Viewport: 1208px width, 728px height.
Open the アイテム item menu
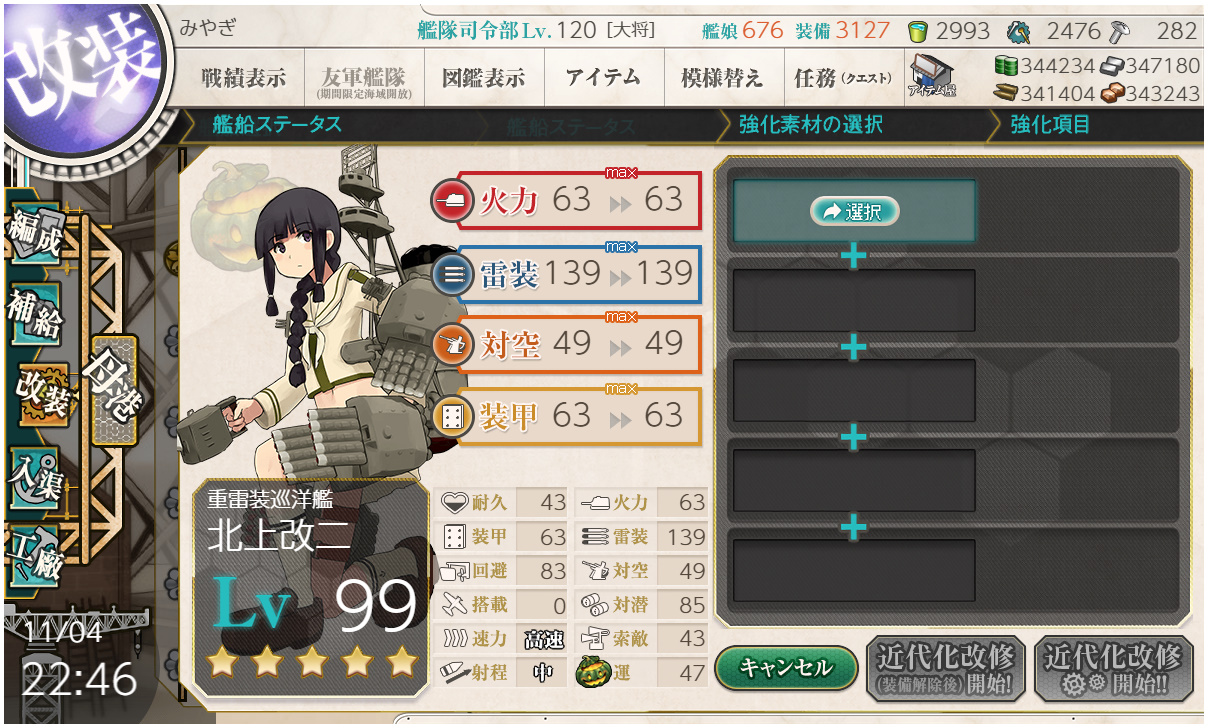(x=603, y=79)
